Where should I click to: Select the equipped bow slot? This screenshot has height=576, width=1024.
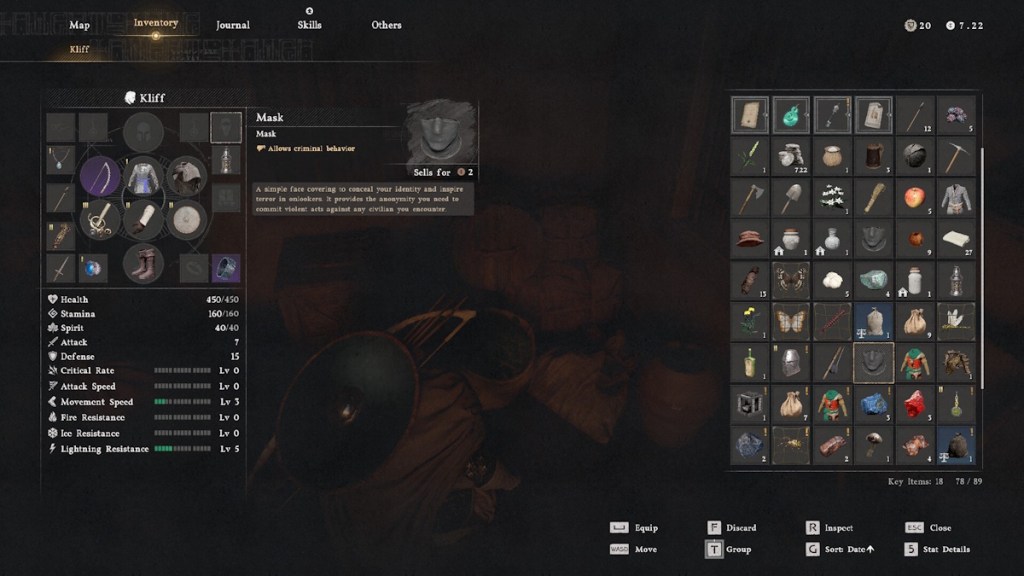(x=100, y=177)
